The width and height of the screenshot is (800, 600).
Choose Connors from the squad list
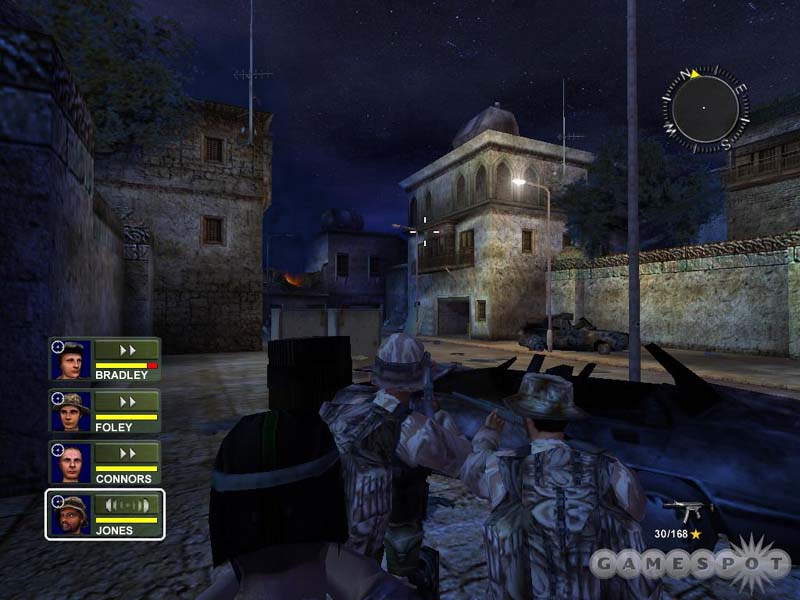point(104,462)
